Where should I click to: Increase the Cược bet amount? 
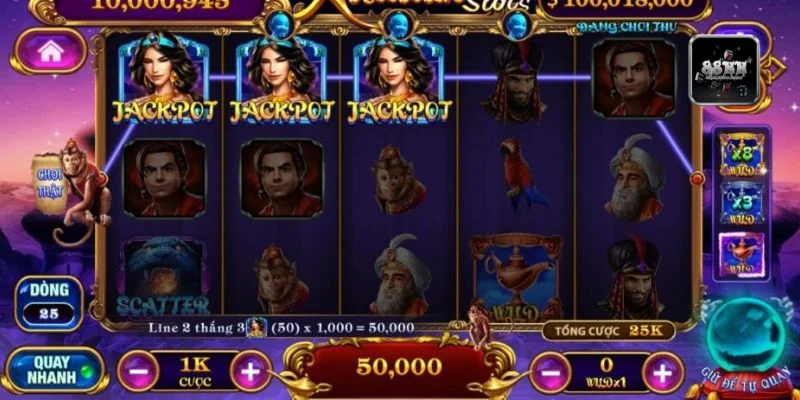[x=250, y=372]
